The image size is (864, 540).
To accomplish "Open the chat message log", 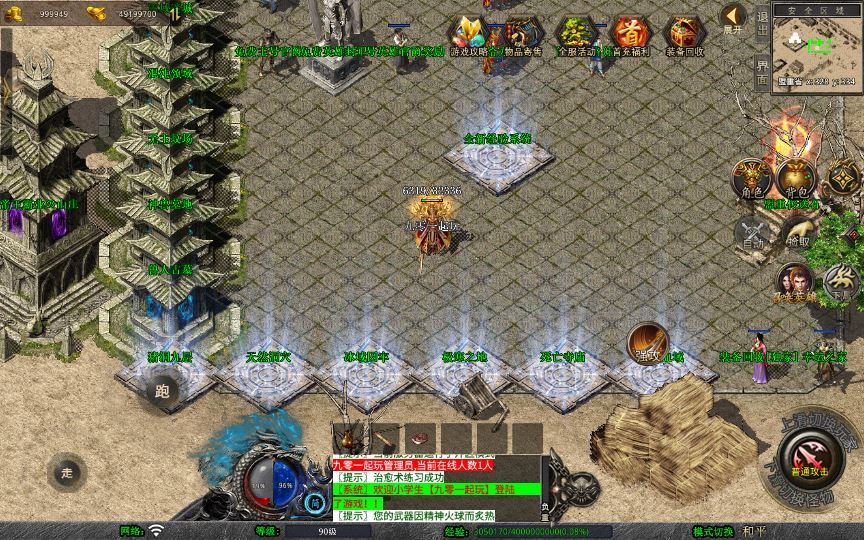I will tap(438, 488).
